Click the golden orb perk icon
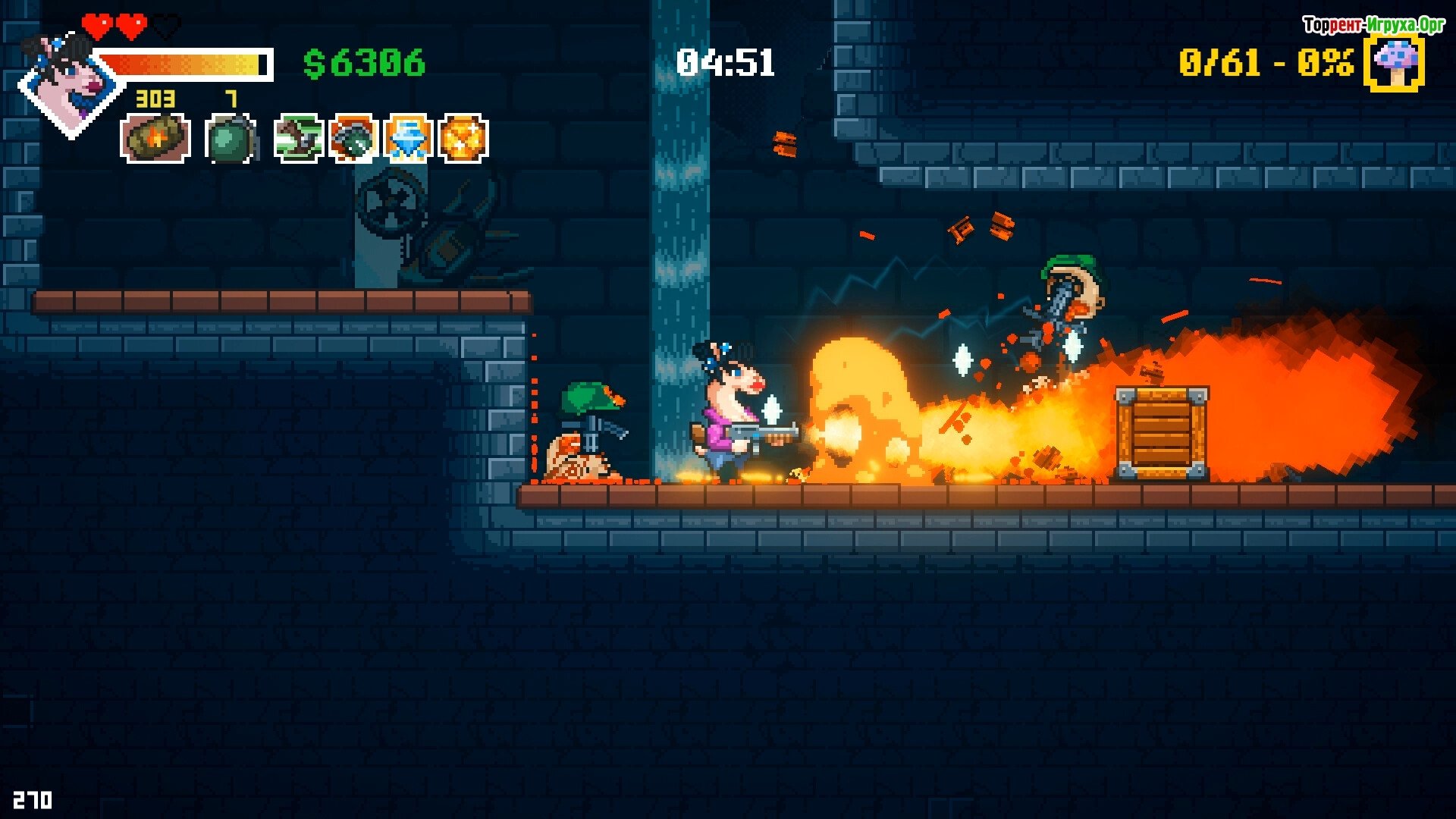Image resolution: width=1456 pixels, height=819 pixels. [x=463, y=138]
